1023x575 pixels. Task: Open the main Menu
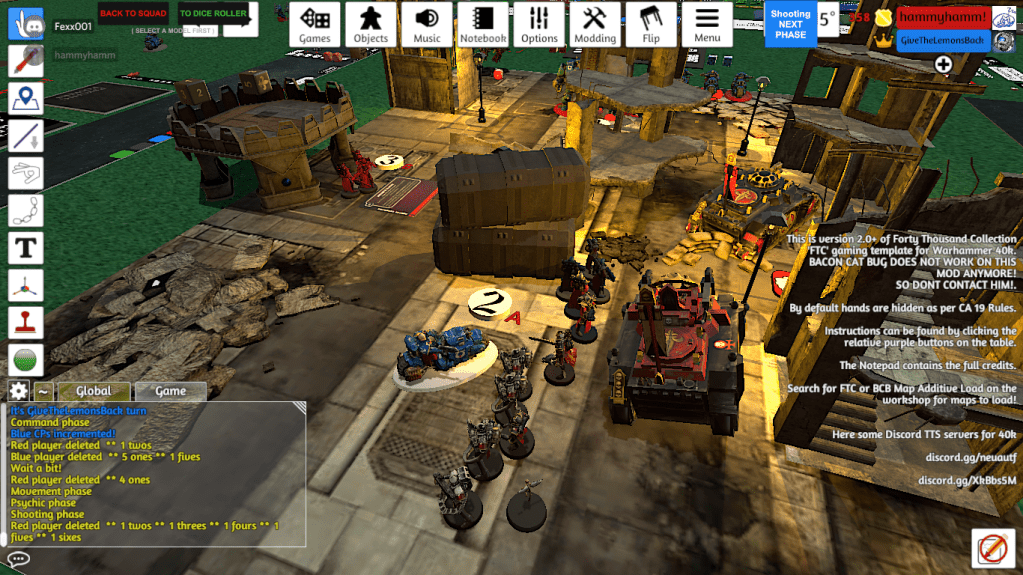[x=707, y=24]
